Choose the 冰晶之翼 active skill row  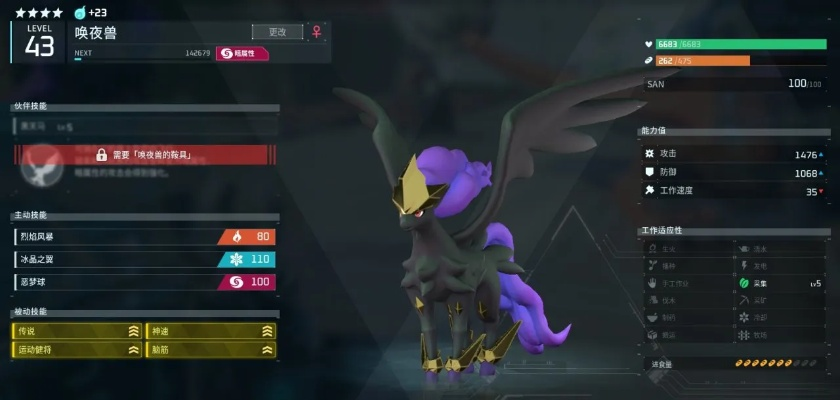(x=145, y=259)
